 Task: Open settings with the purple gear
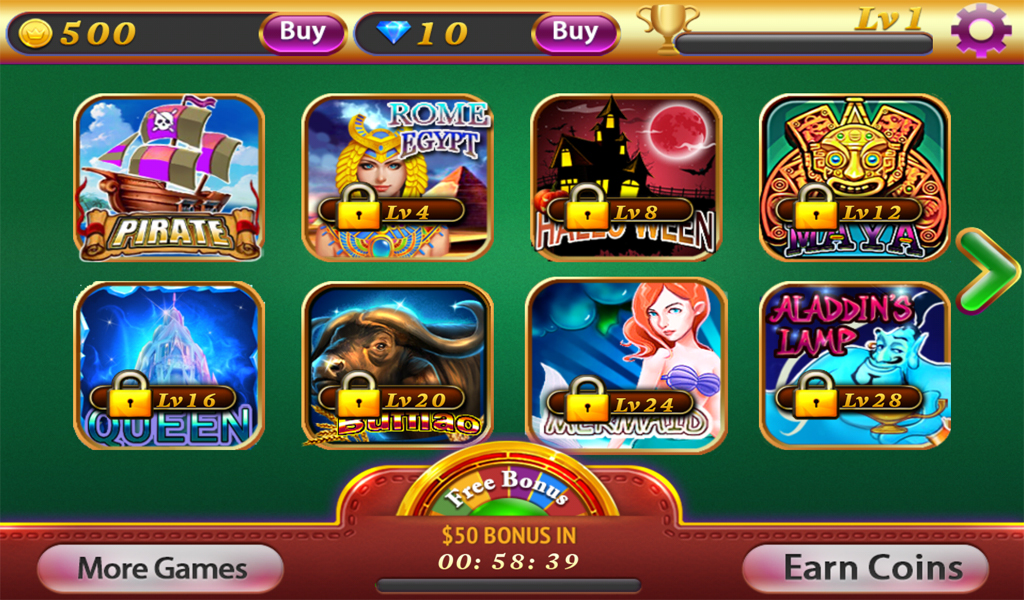pos(981,30)
